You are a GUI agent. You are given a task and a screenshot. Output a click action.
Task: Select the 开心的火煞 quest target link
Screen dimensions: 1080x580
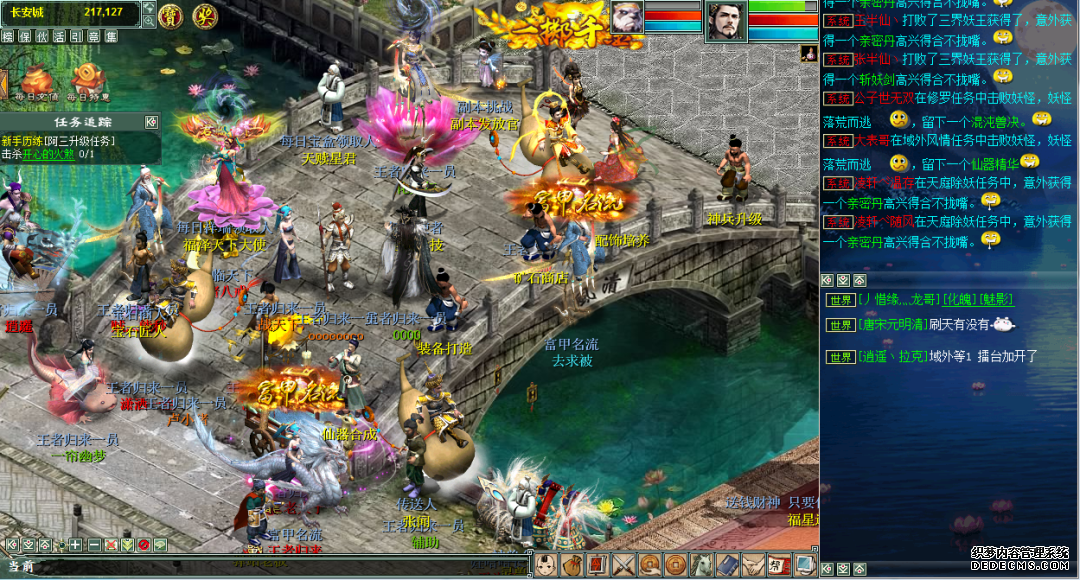click(50, 154)
